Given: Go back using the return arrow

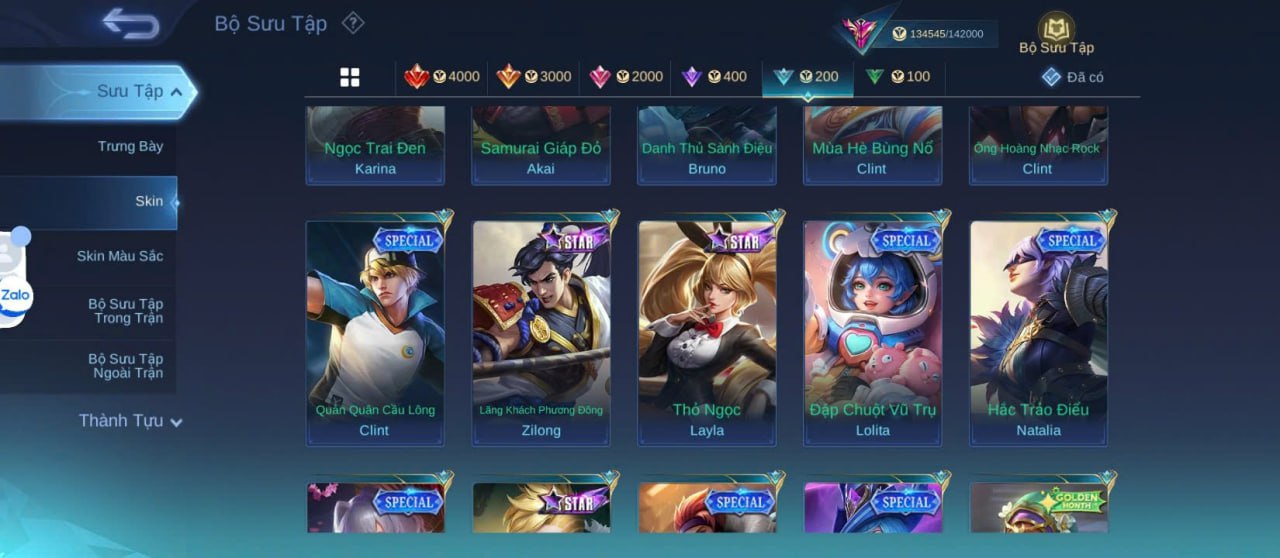Looking at the screenshot, I should click(x=131, y=24).
